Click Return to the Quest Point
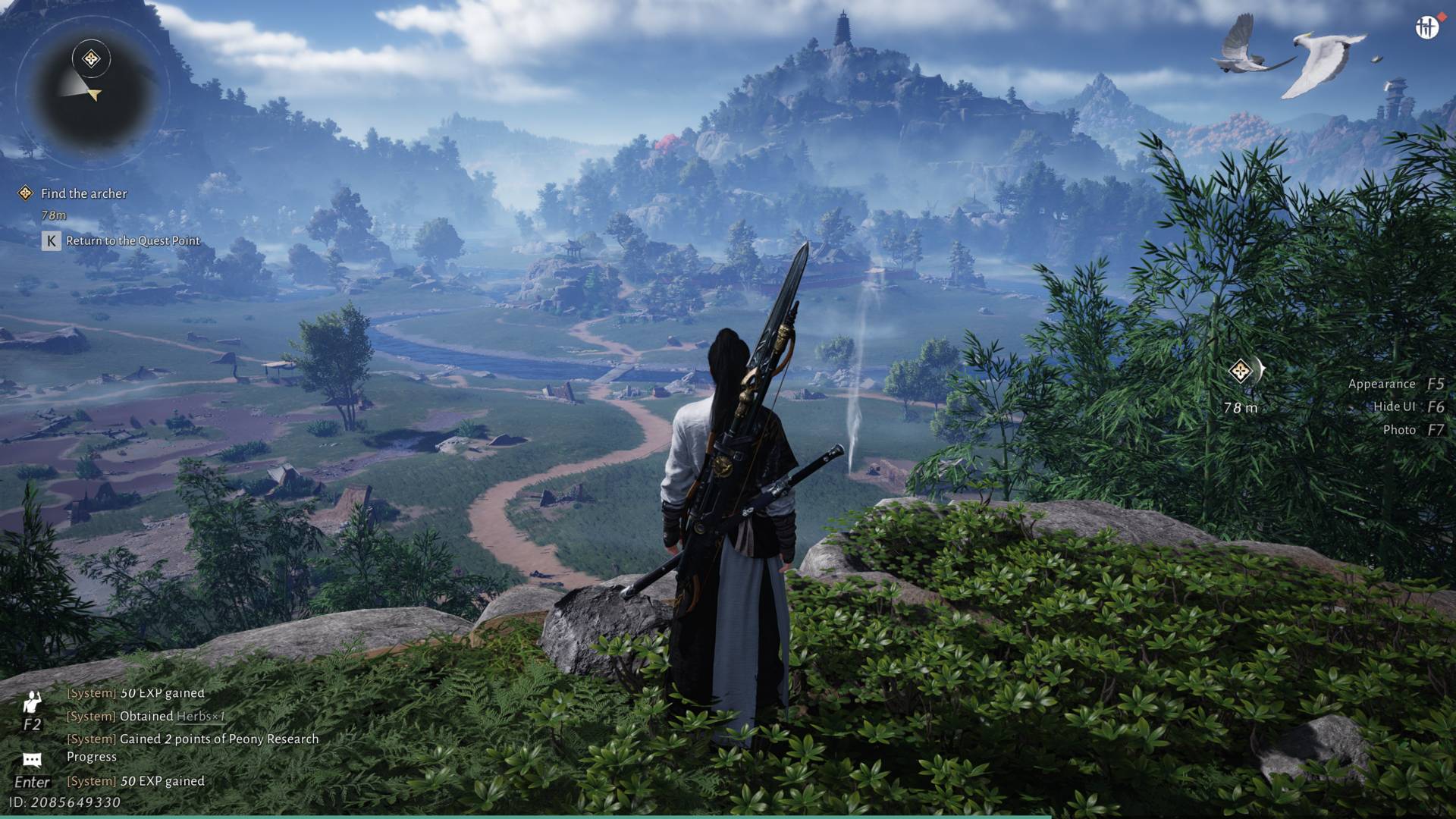This screenshot has height=819, width=1456. (132, 241)
